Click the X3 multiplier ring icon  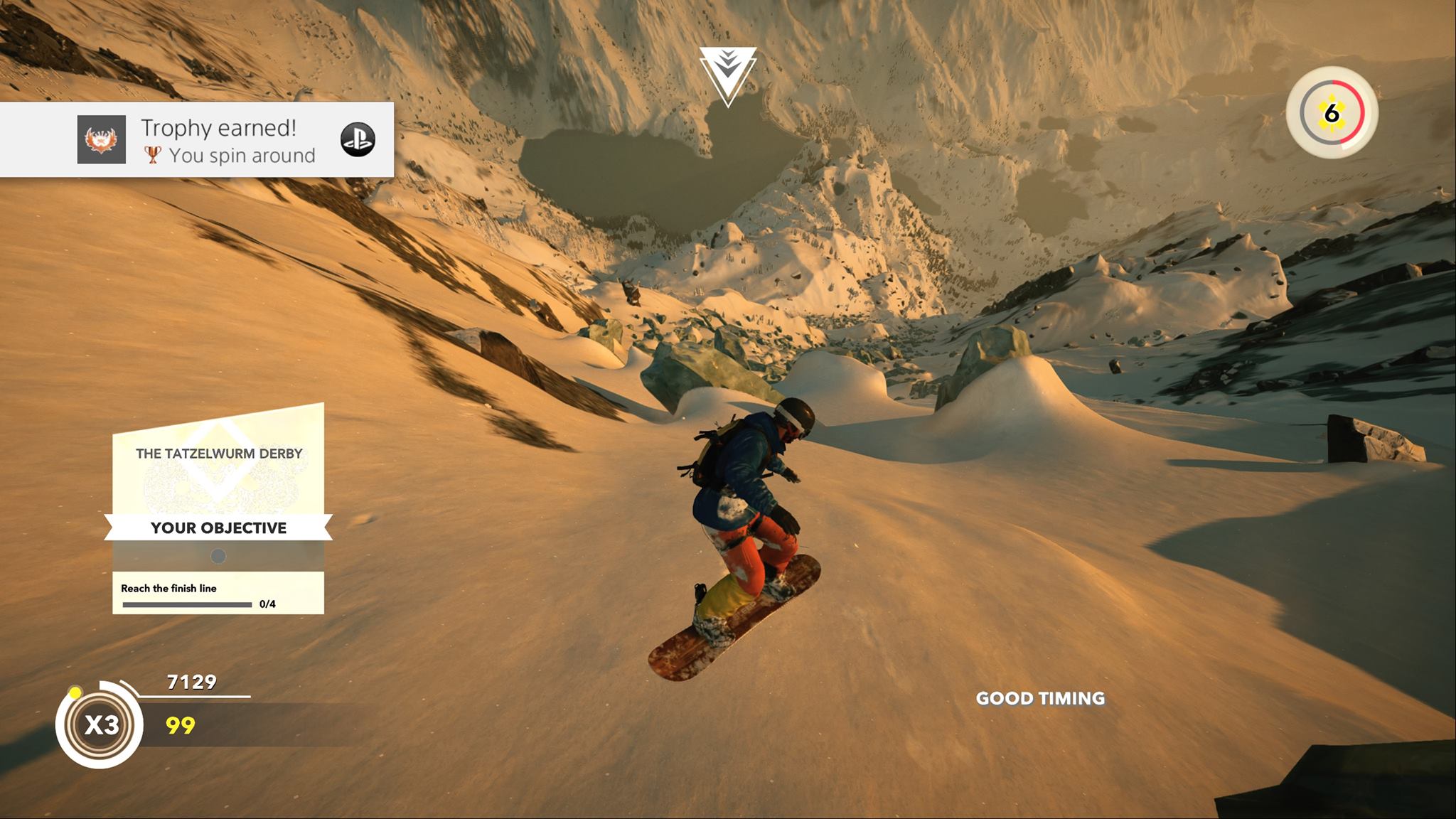[102, 724]
